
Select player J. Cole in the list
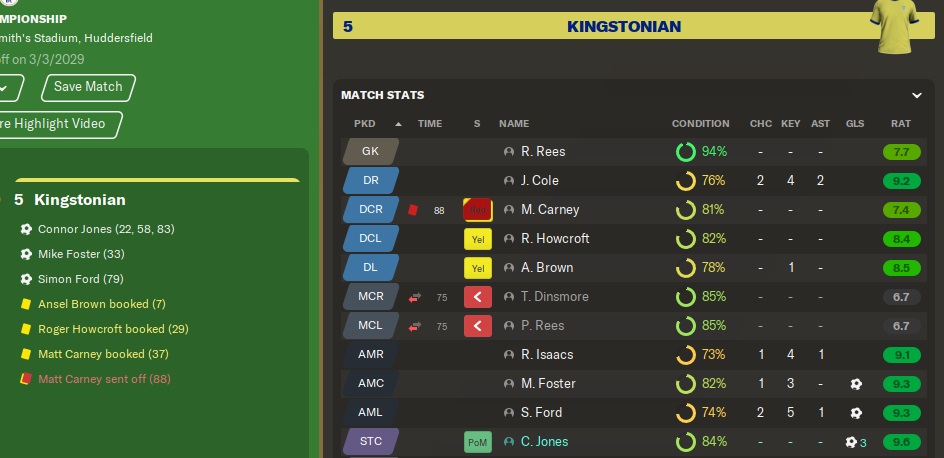point(540,181)
